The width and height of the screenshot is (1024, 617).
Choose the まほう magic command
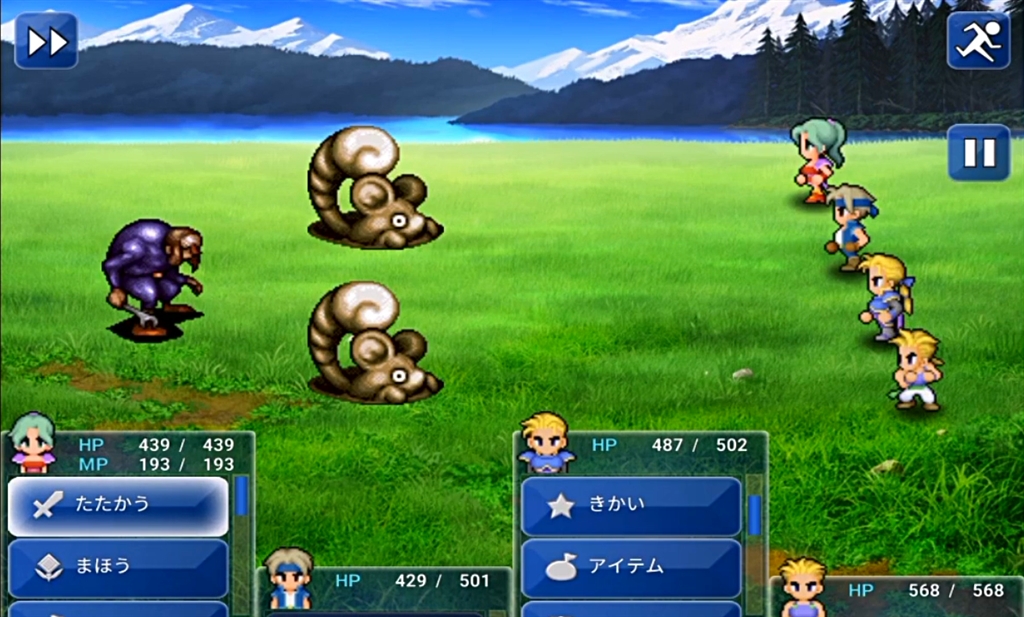[118, 567]
